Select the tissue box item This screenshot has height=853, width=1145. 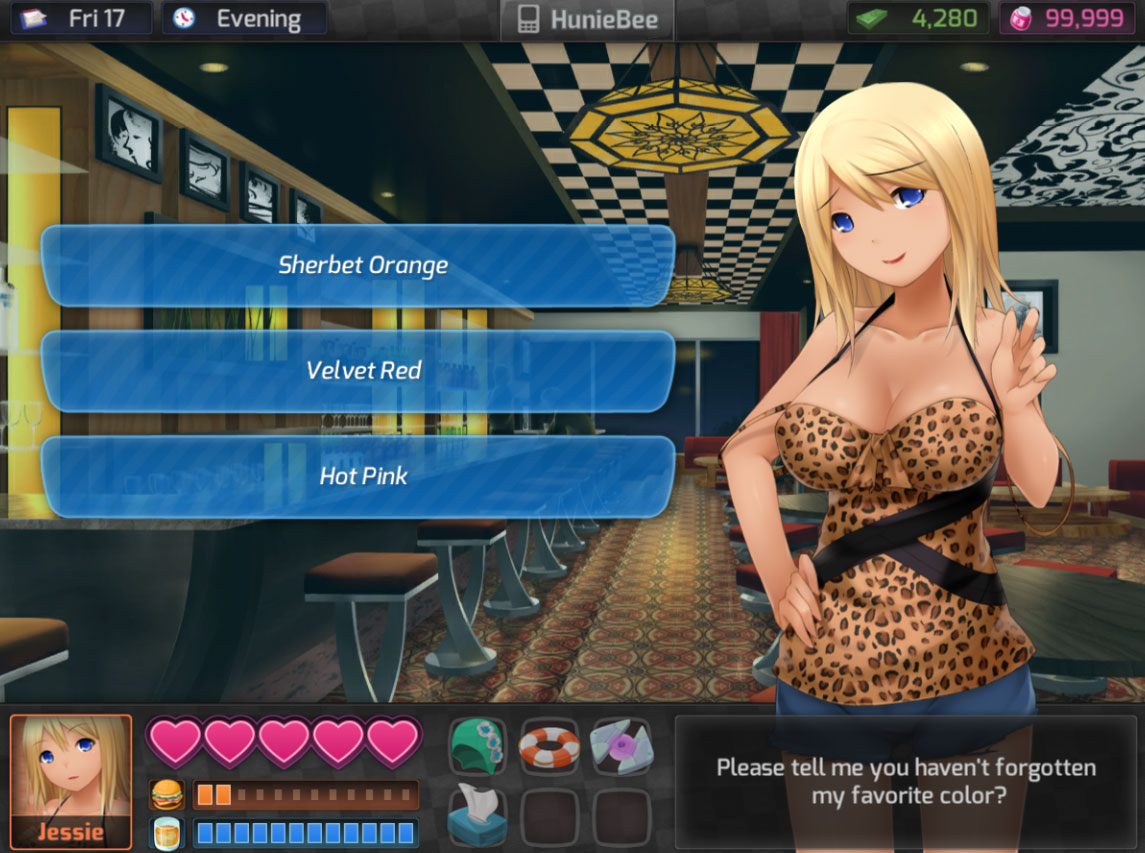click(478, 815)
